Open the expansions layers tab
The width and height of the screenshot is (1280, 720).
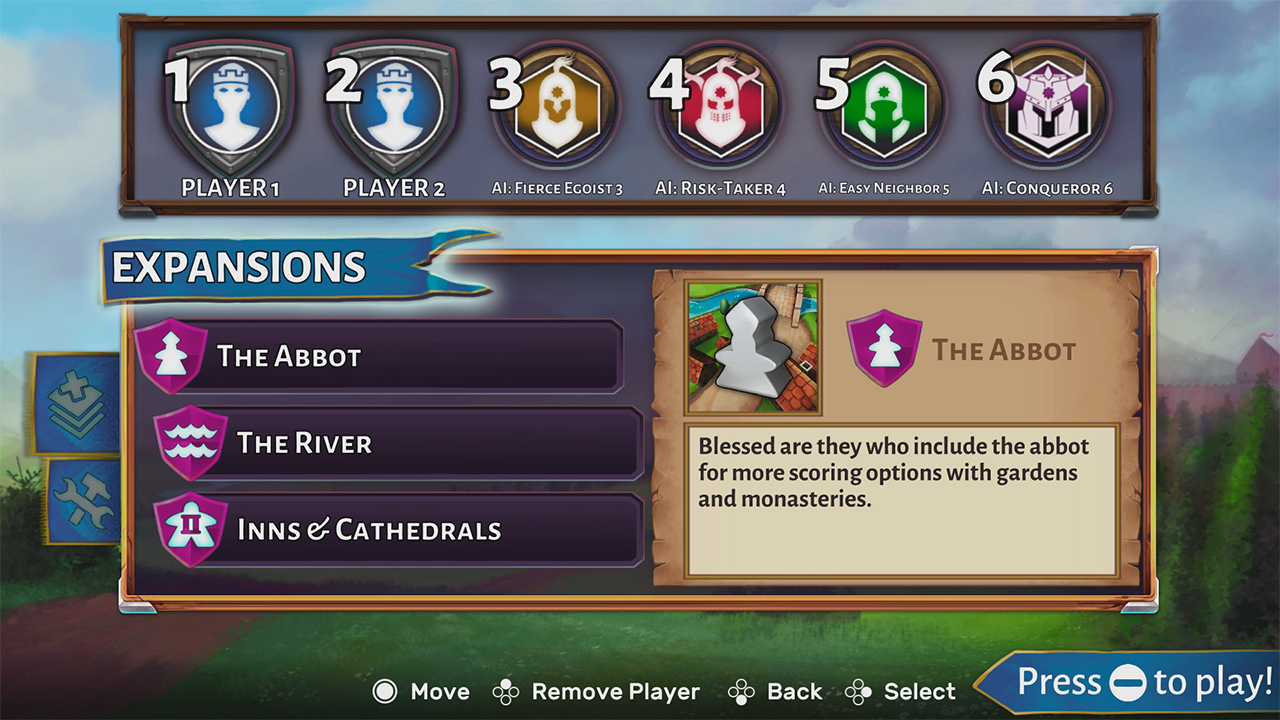point(77,402)
